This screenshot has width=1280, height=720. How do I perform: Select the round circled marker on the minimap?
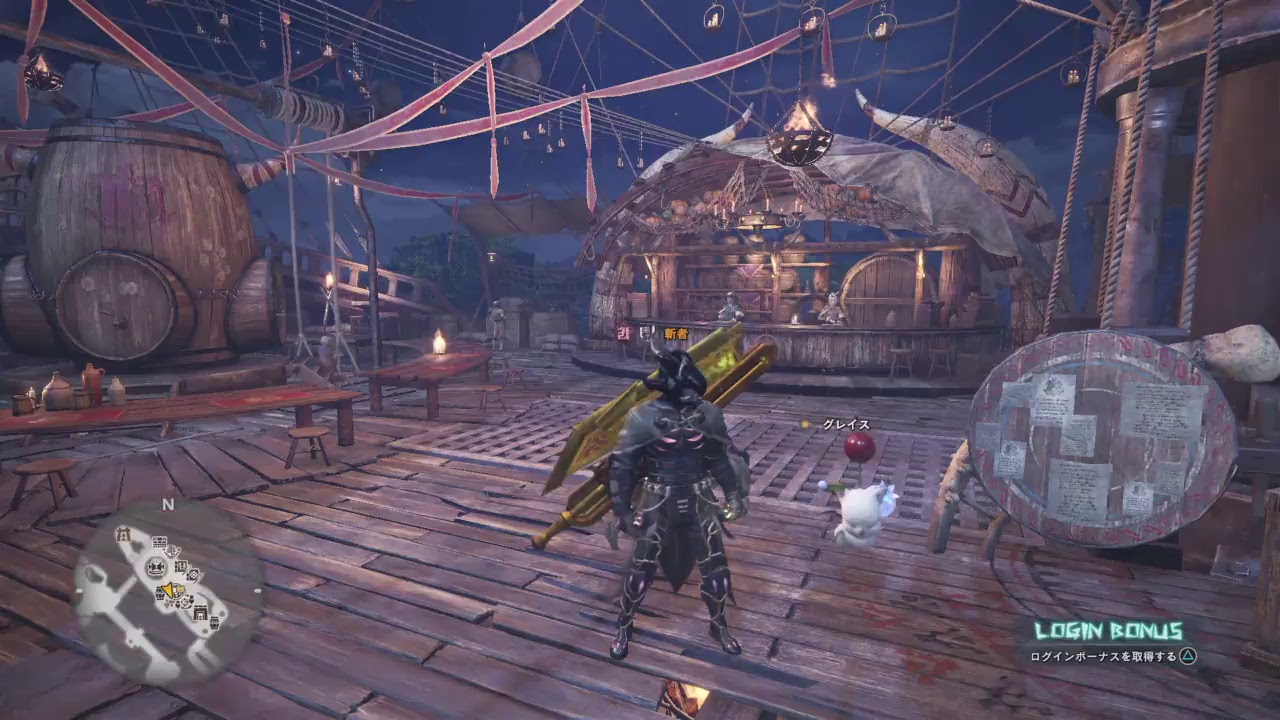pos(155,567)
